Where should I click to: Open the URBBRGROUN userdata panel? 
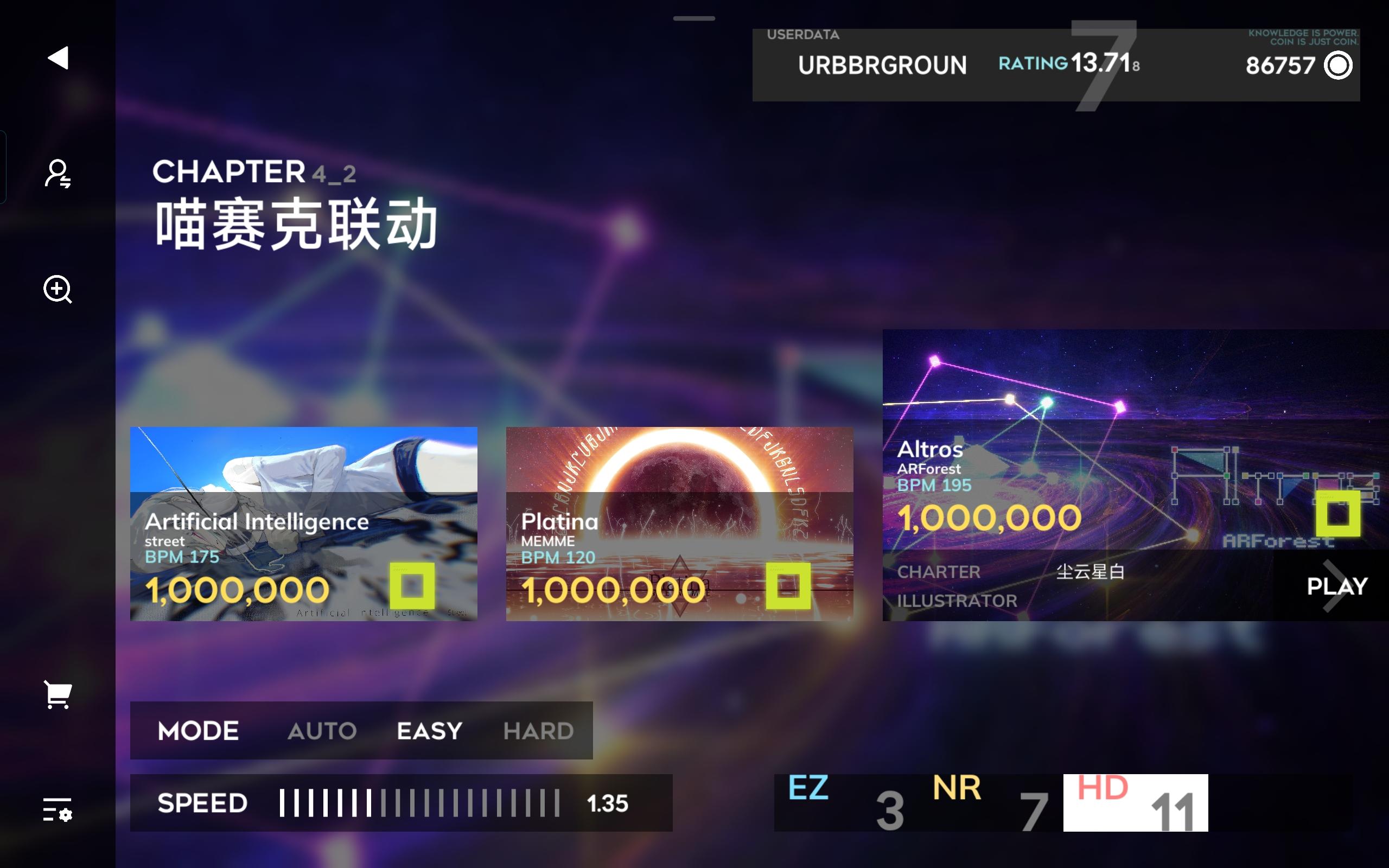pyautogui.click(x=882, y=65)
